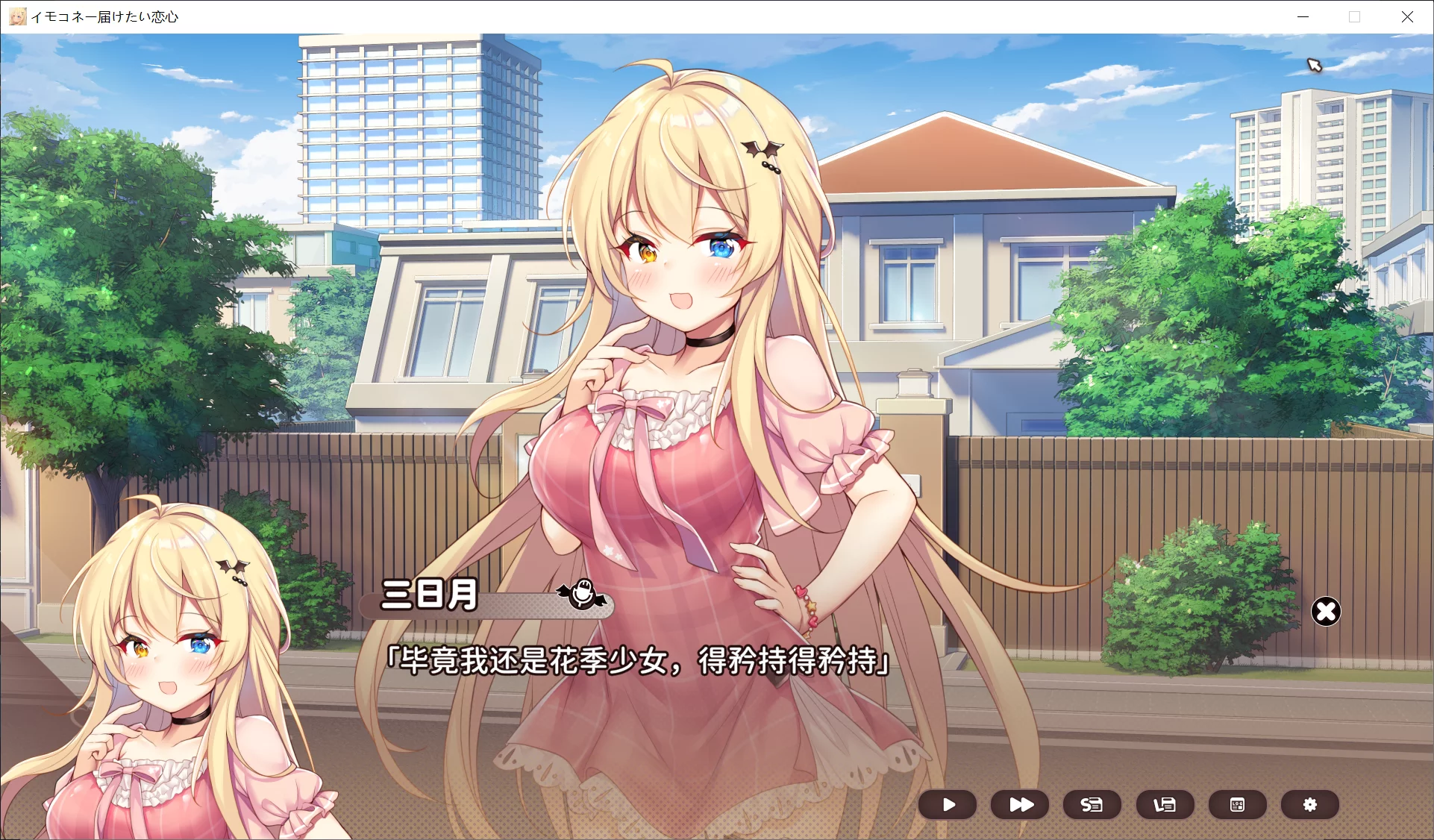Click the game icon in the title bar
This screenshot has height=840, width=1434.
point(16,16)
